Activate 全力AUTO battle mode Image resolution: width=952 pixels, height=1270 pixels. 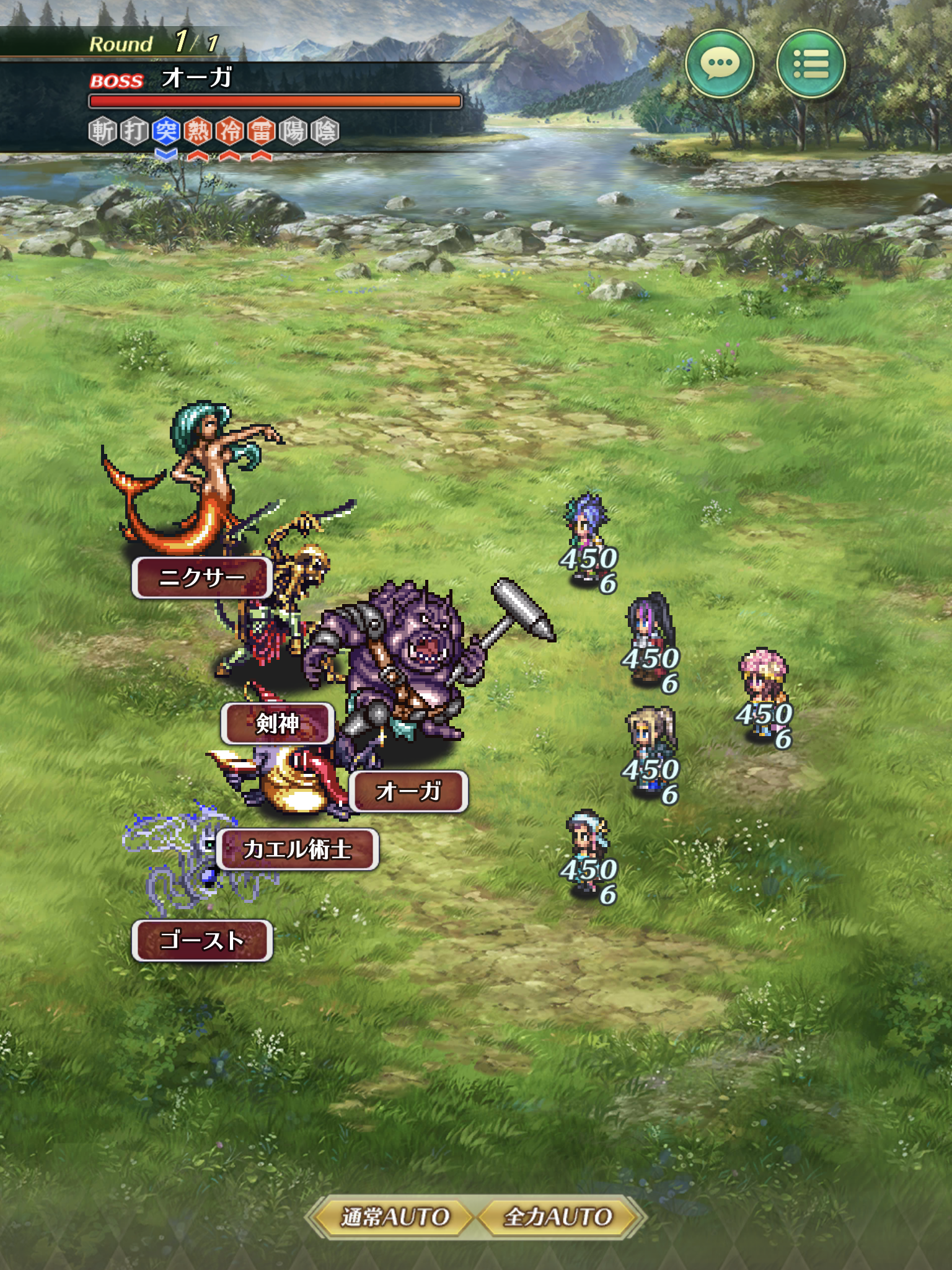tap(558, 1217)
